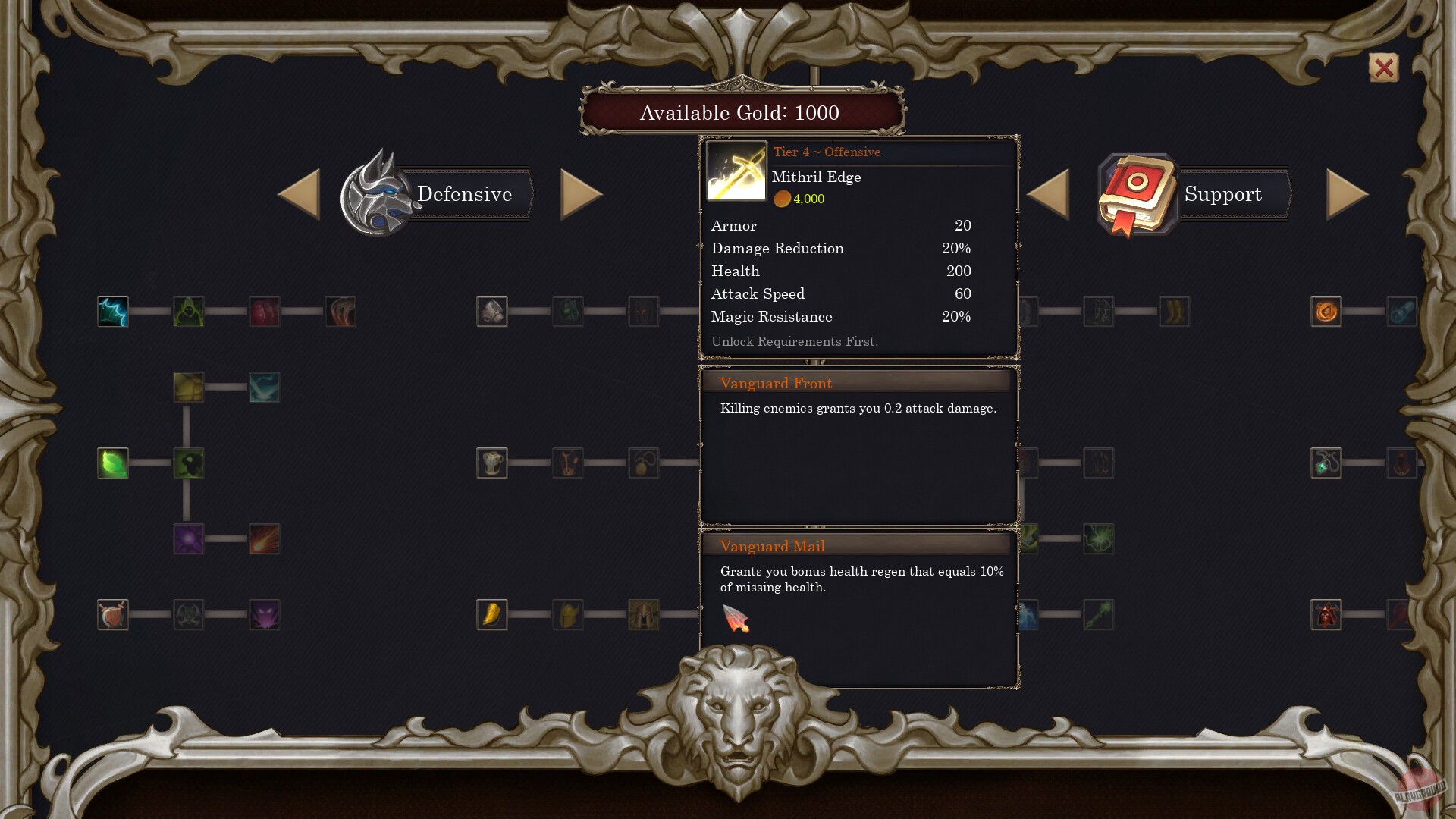Select the green leaf regeneration skill icon
1456x819 pixels.
[112, 463]
